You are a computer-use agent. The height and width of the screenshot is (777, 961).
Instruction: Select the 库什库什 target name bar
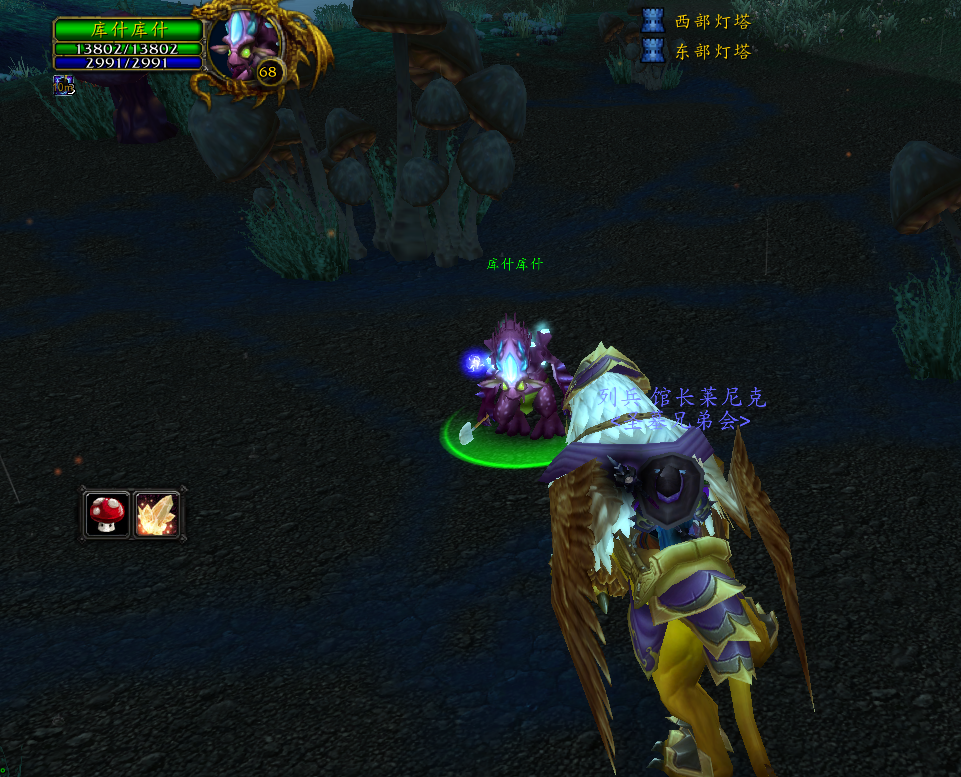click(x=128, y=29)
